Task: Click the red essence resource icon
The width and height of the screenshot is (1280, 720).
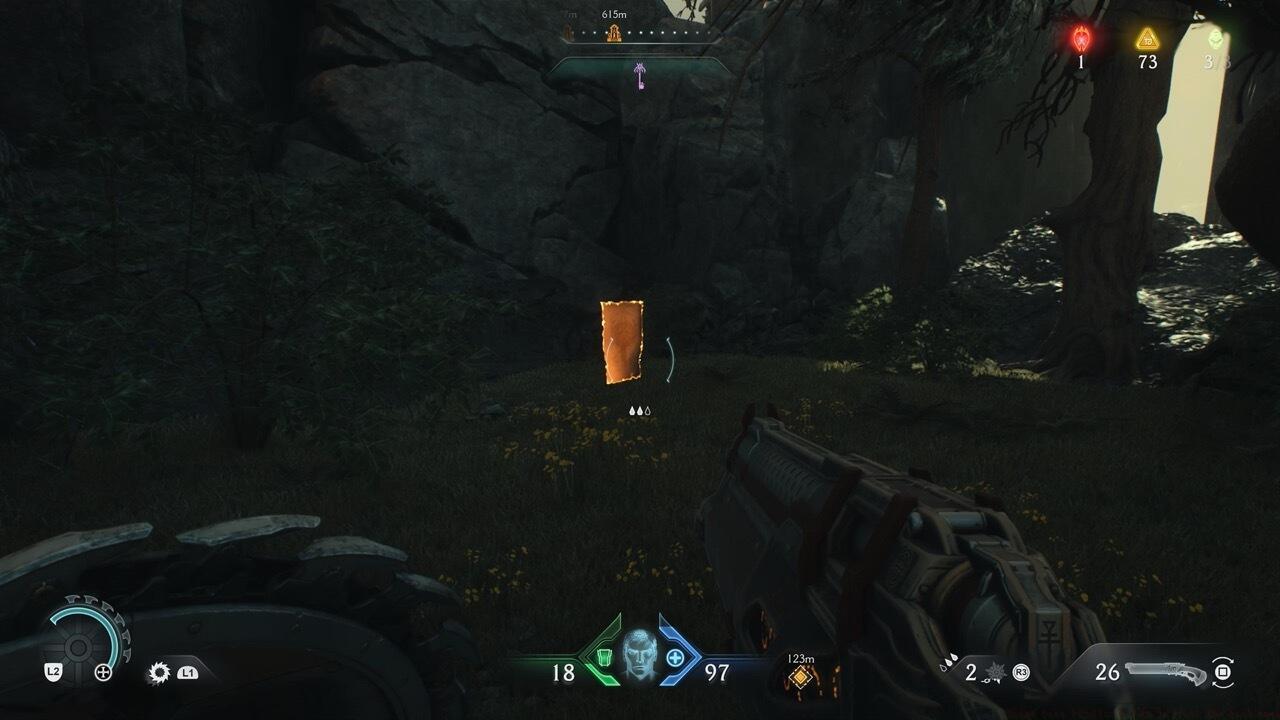Action: (x=1081, y=39)
